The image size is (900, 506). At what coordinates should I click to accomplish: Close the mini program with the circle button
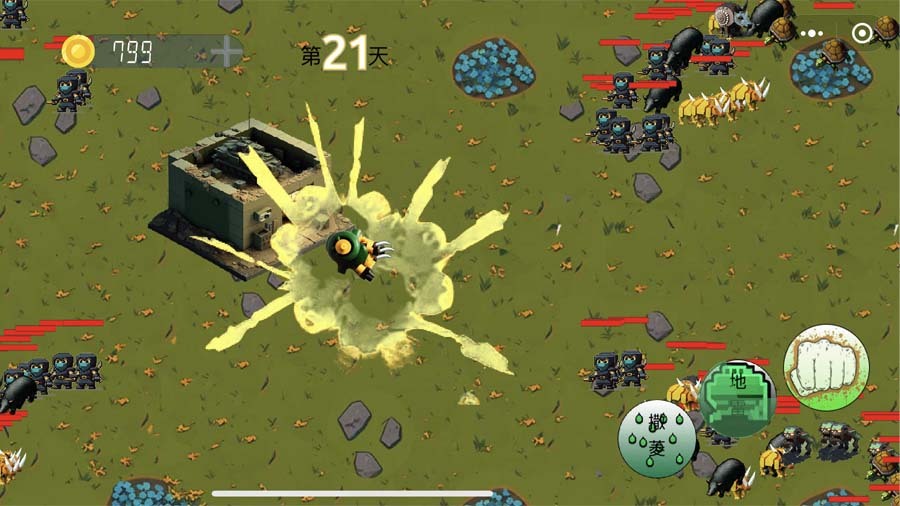pyautogui.click(x=862, y=33)
